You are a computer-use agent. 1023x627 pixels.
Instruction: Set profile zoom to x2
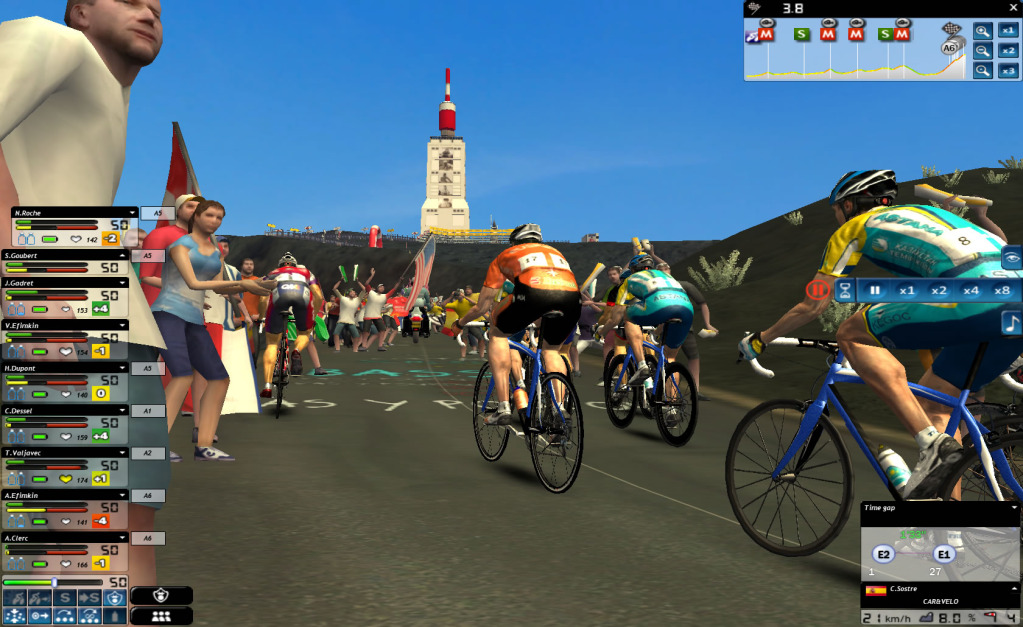coord(1008,51)
